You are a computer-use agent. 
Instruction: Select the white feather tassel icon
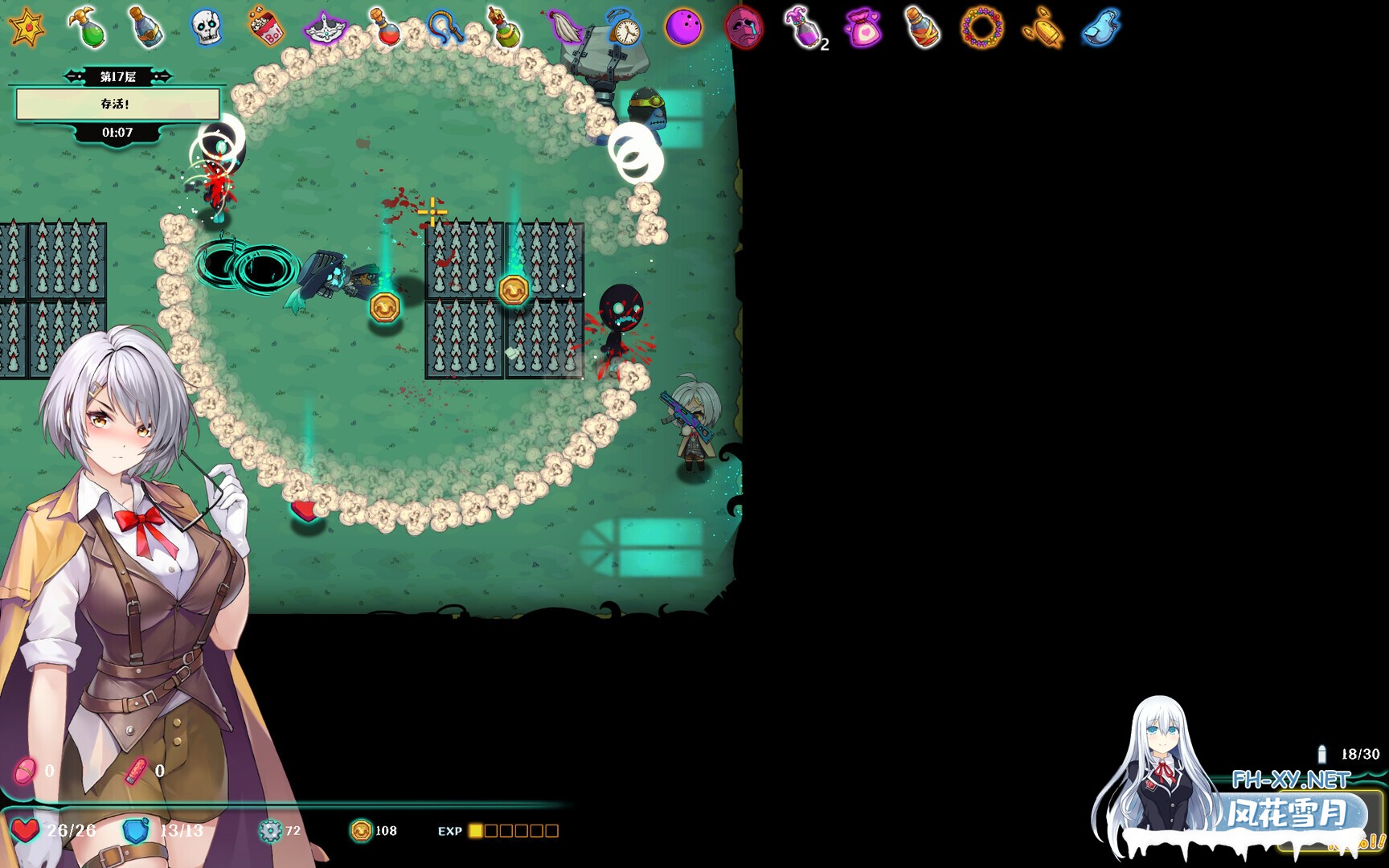pyautogui.click(x=565, y=27)
